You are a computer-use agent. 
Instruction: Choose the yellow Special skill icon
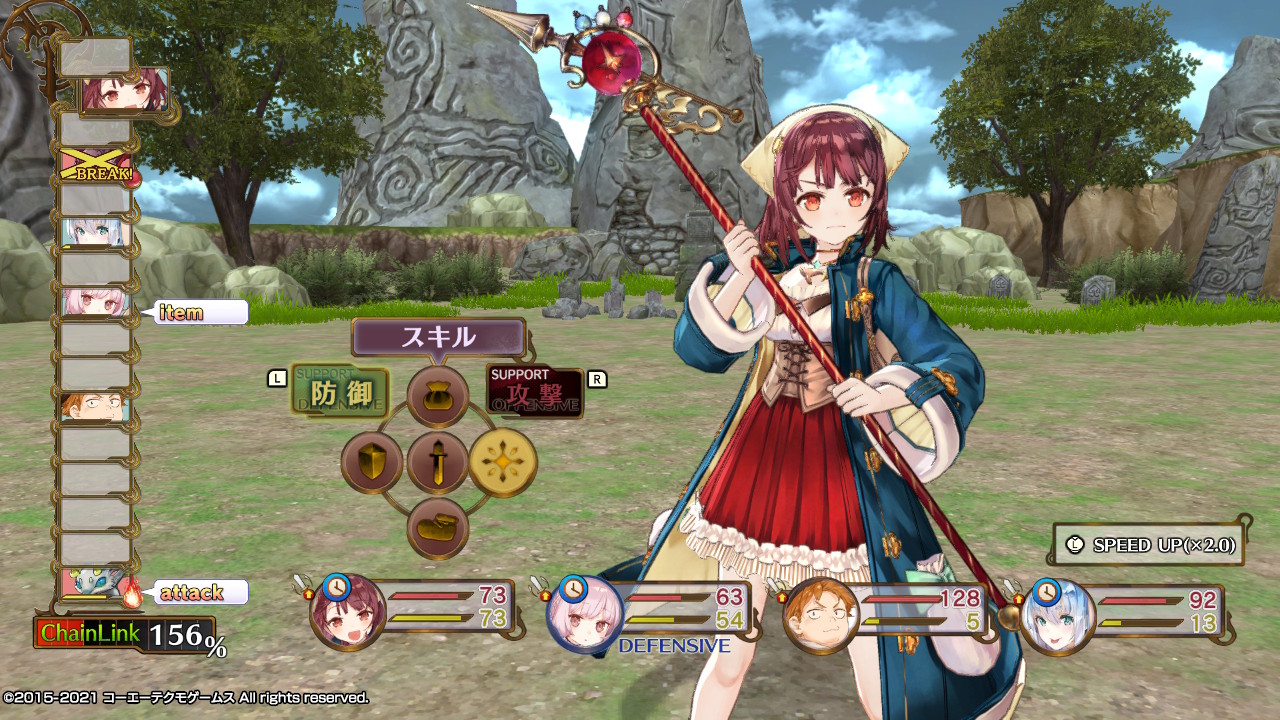507,462
